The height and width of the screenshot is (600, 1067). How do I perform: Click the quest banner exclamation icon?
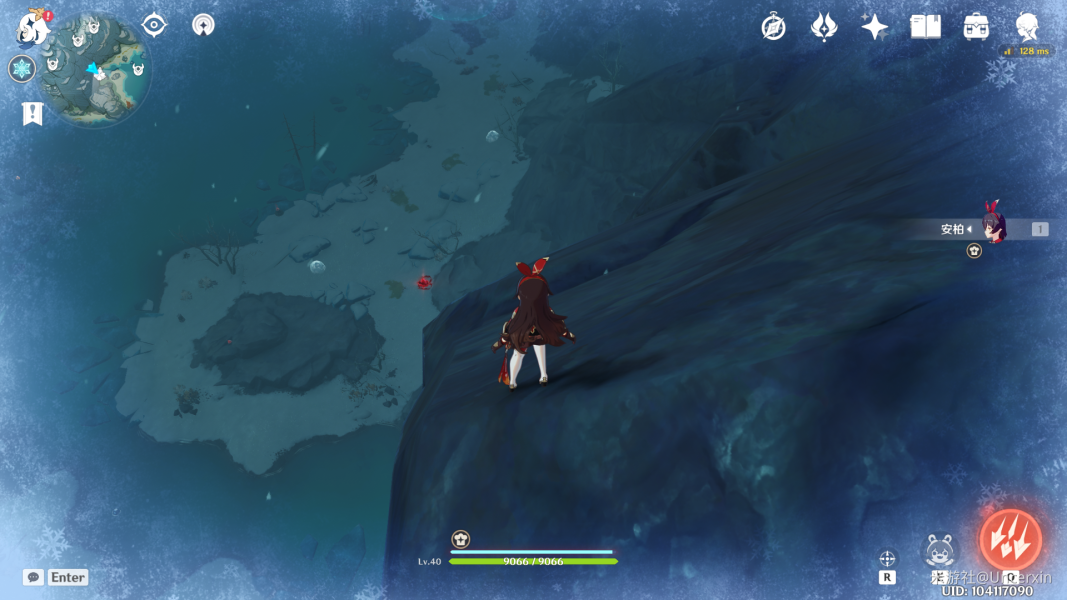[33, 113]
